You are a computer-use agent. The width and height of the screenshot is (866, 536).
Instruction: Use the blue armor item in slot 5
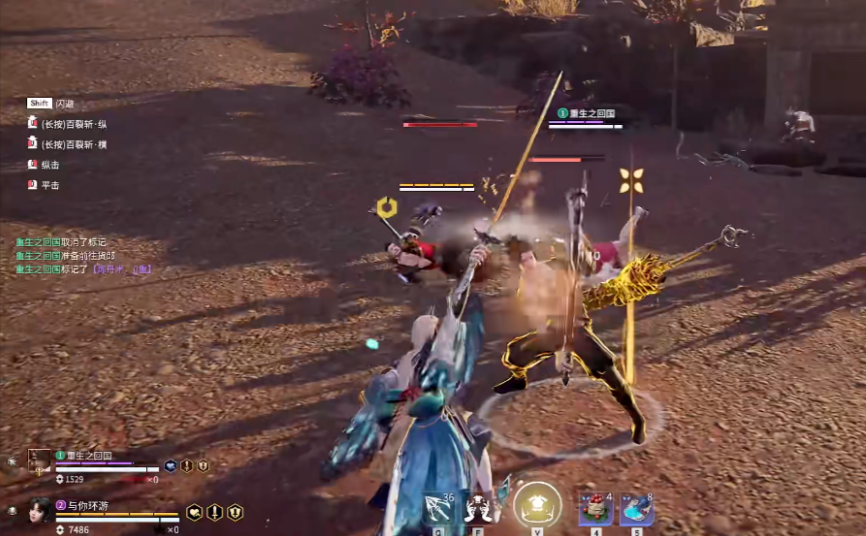(x=636, y=508)
